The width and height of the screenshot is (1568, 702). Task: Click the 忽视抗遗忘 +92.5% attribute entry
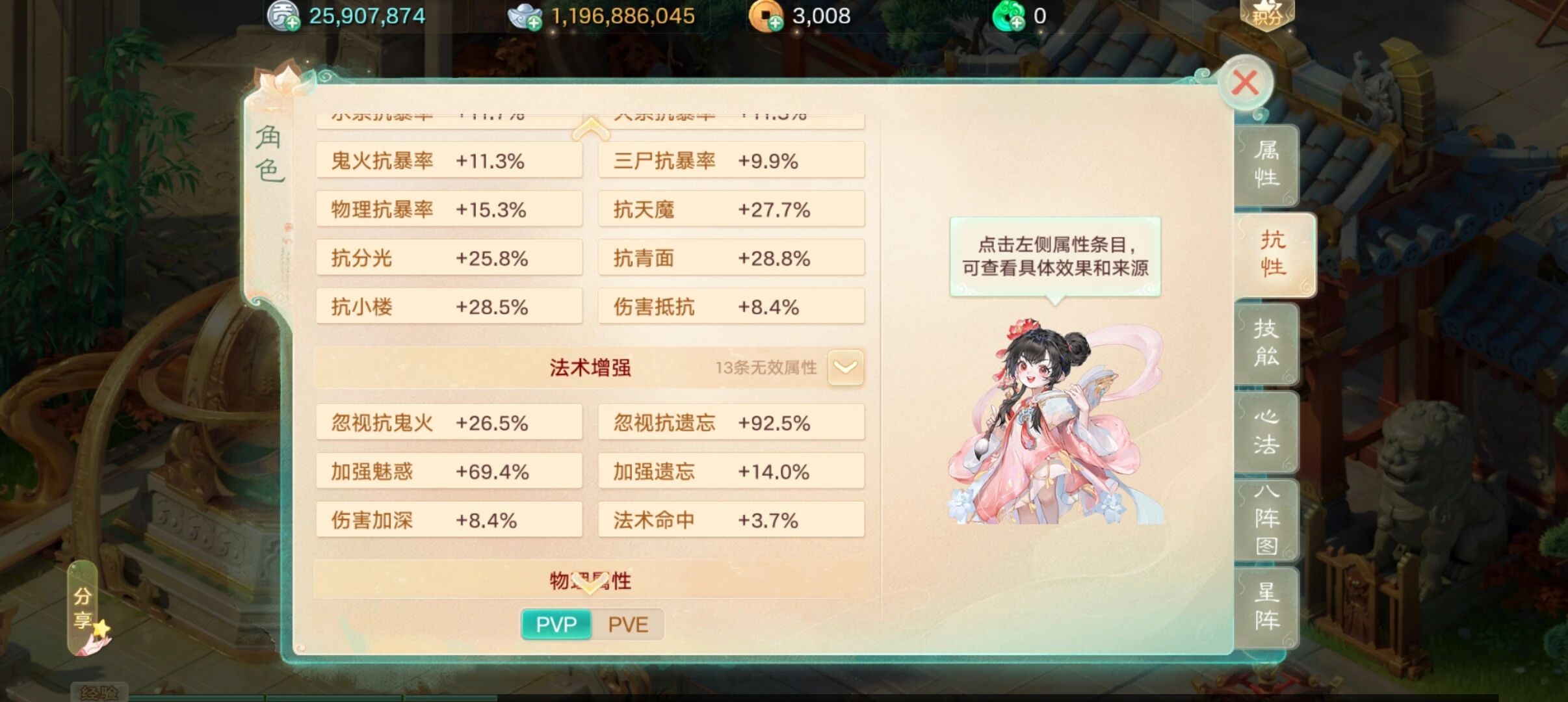pyautogui.click(x=731, y=422)
